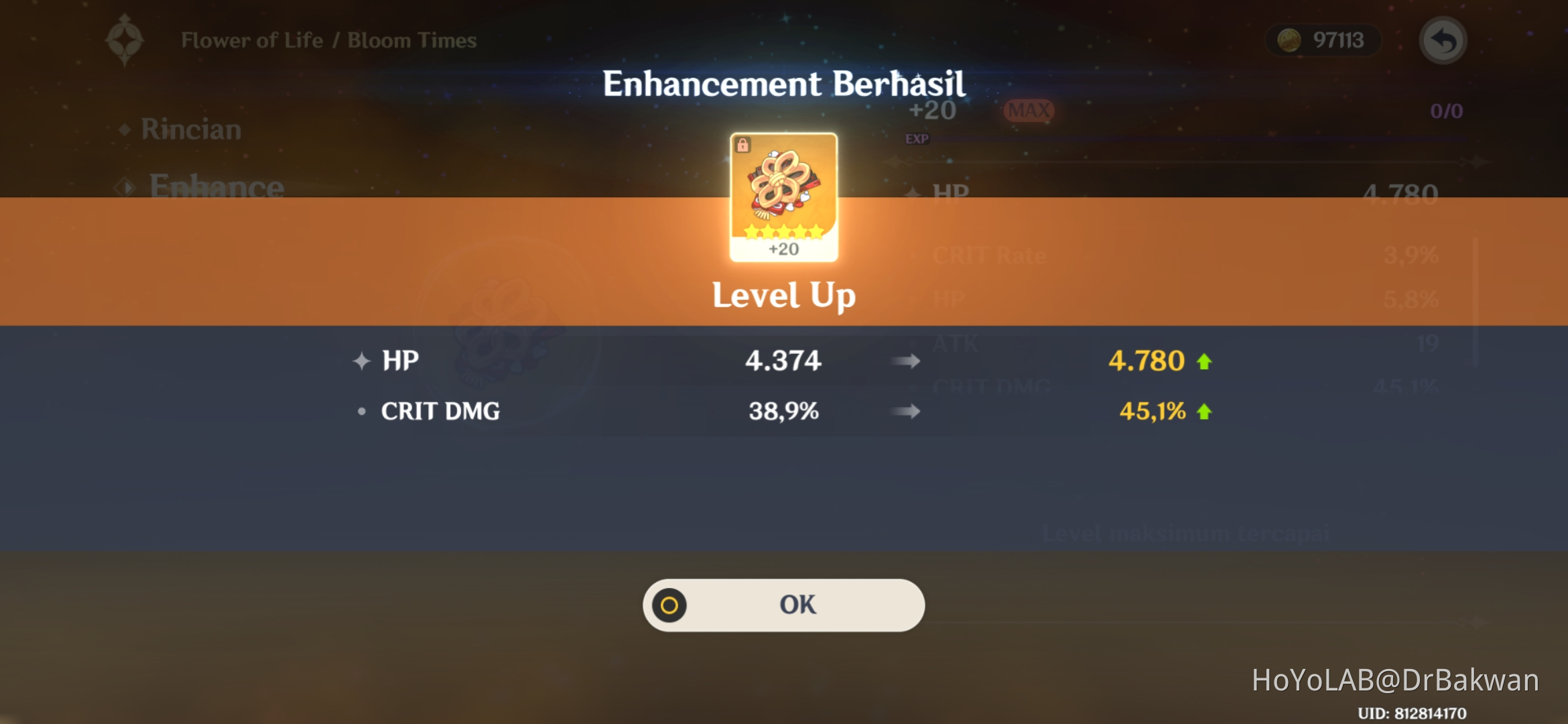Click the HP stat row showing 4.374

pyautogui.click(x=784, y=361)
